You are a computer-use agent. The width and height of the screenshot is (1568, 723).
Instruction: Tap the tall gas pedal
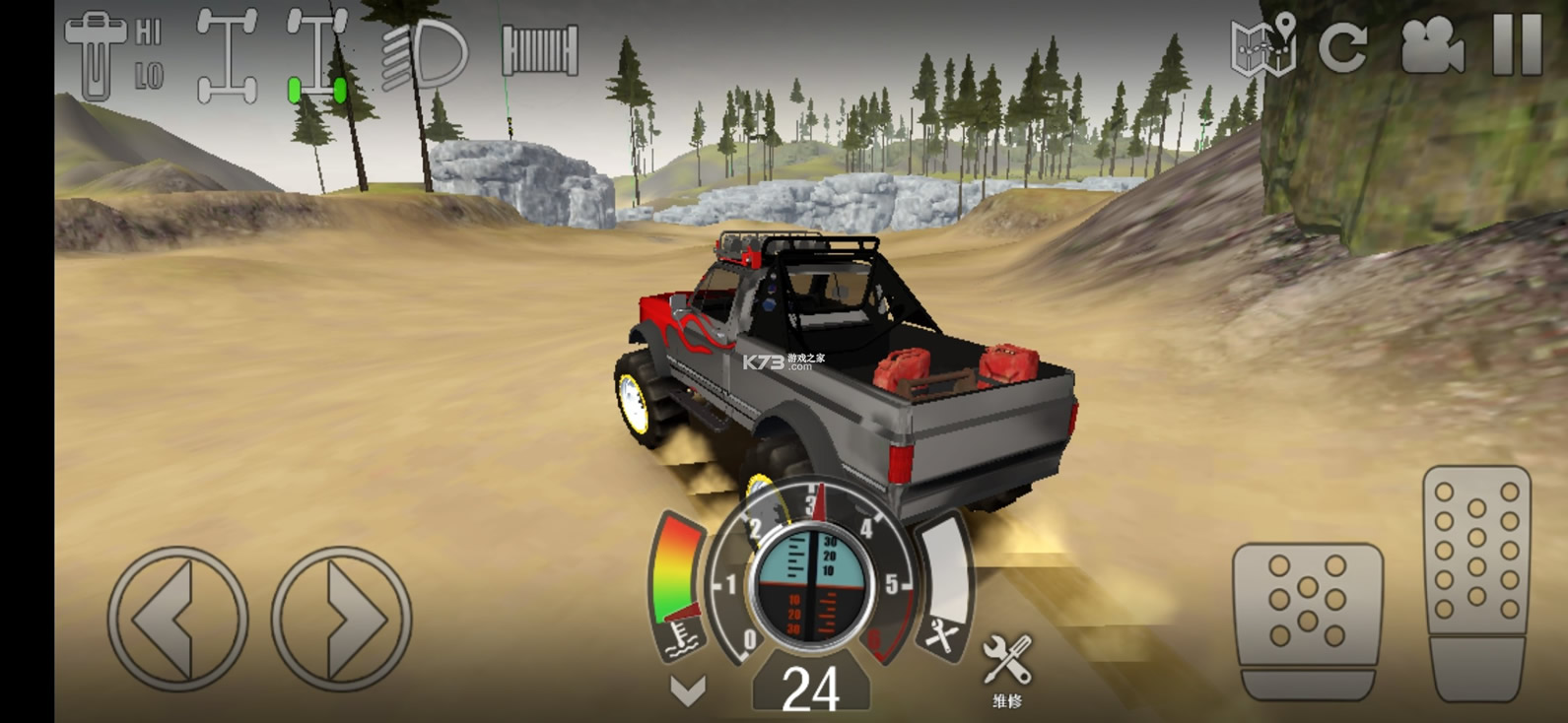[x=1476, y=583]
